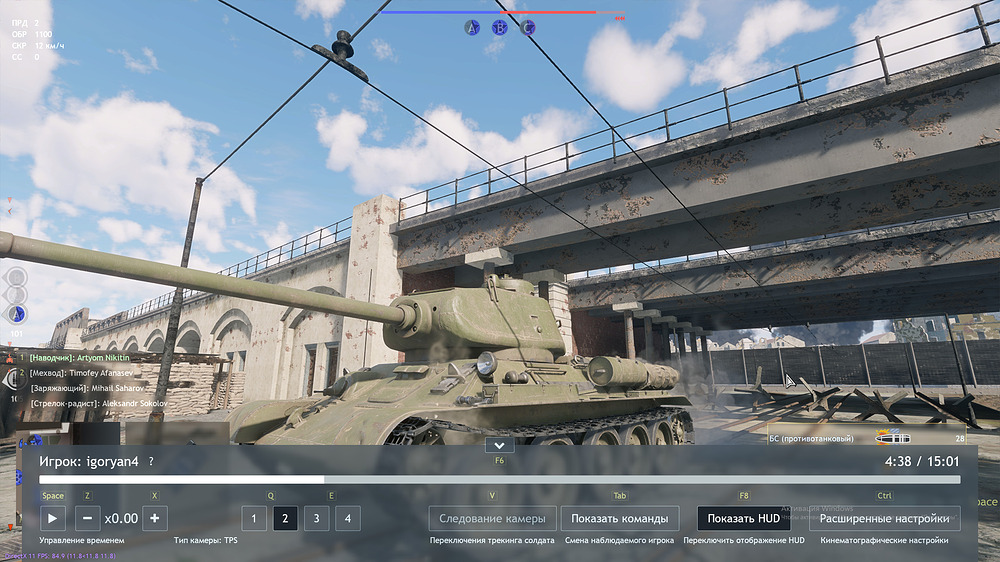This screenshot has width=1000, height=562.
Task: Click the 'Показать команды' button
Action: pyautogui.click(x=620, y=518)
